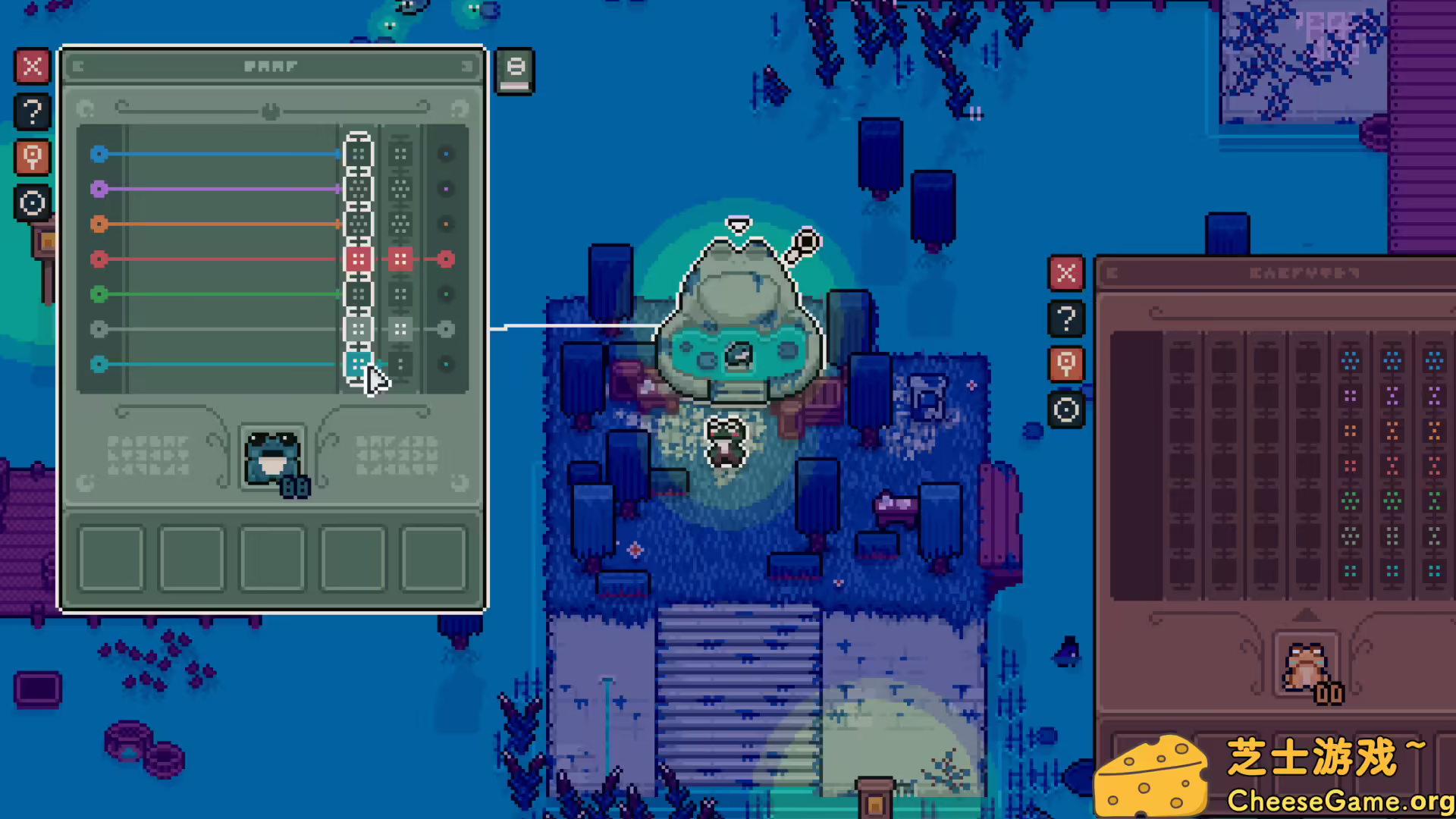This screenshot has height=819, width=1456.
Task: Click the blue node at the row start
Action: pos(99,154)
